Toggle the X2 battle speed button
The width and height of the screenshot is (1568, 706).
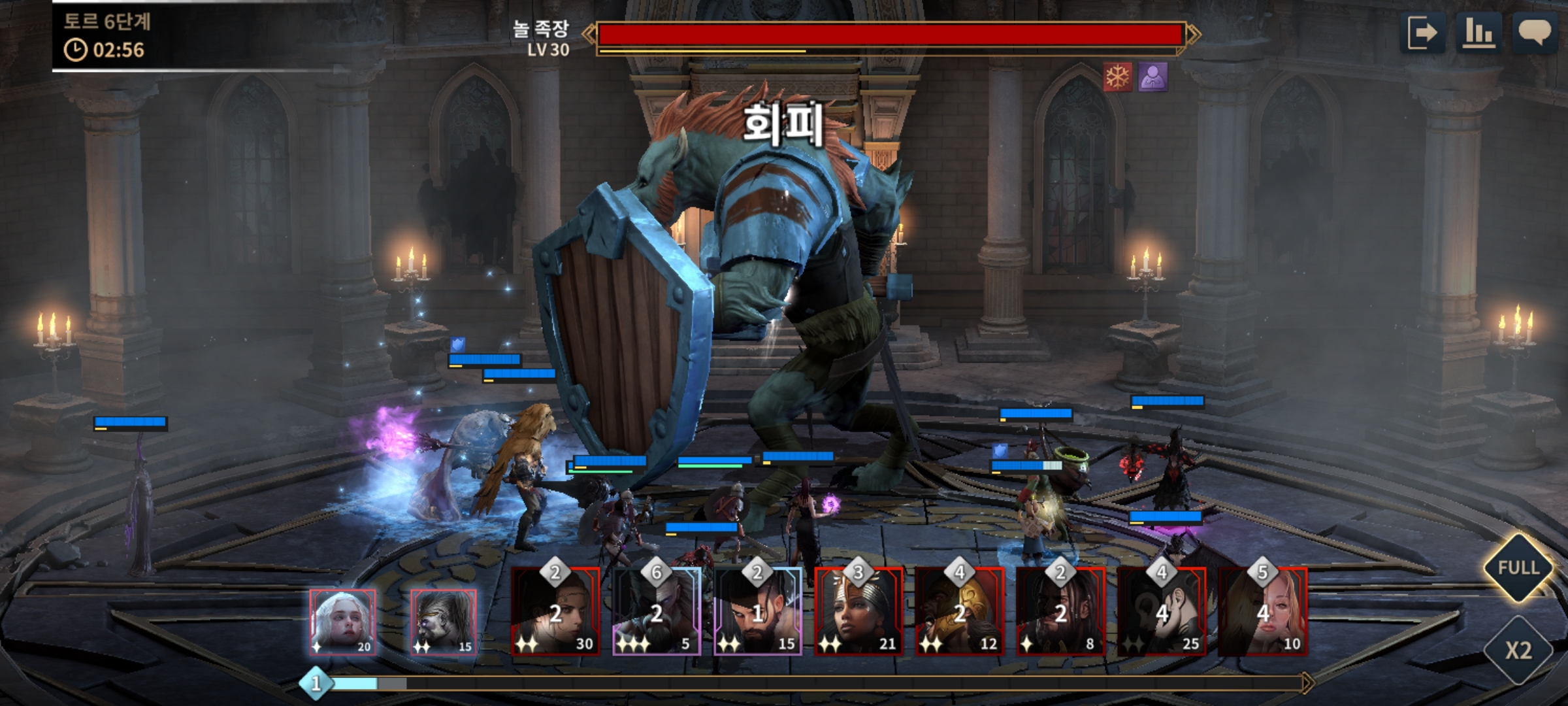pyautogui.click(x=1518, y=650)
